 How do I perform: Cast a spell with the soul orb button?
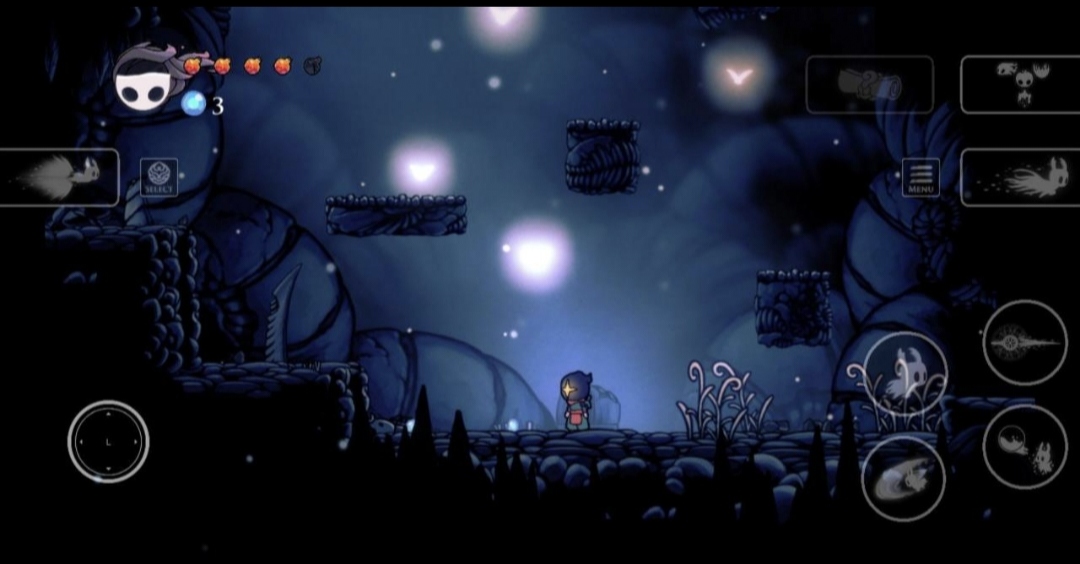tap(1024, 446)
